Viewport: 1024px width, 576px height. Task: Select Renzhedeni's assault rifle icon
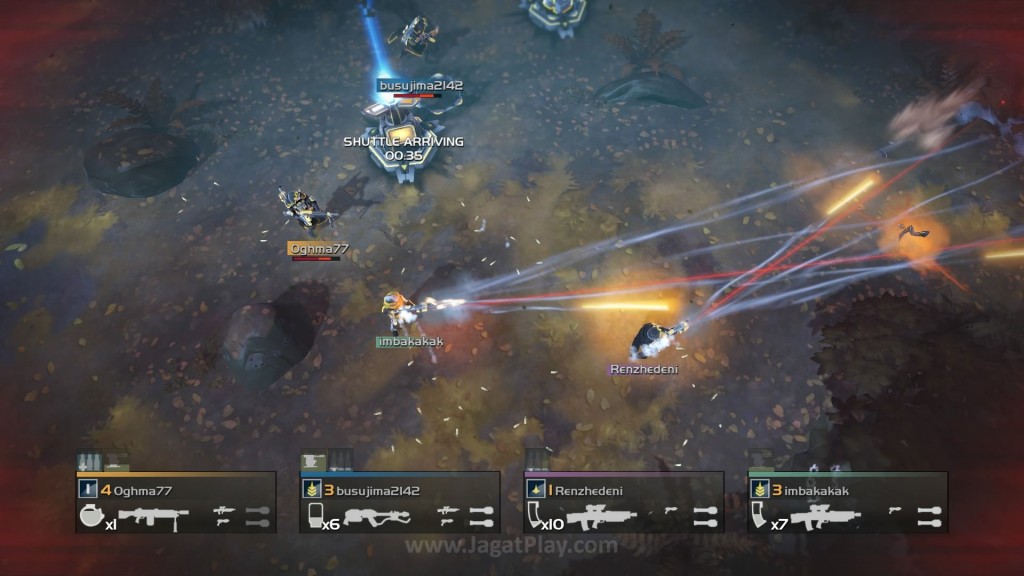click(601, 516)
